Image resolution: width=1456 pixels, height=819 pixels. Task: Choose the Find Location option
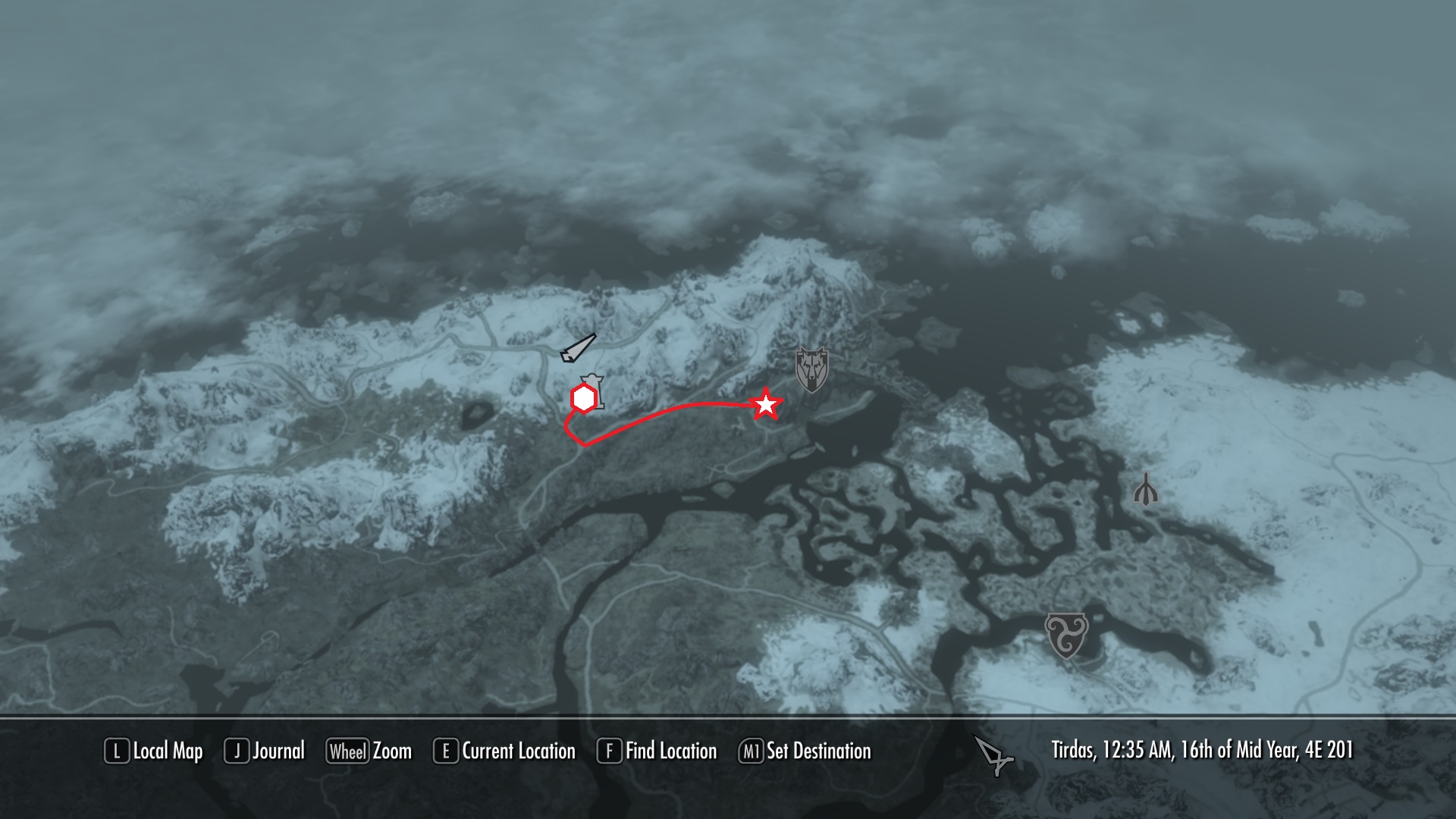[657, 752]
